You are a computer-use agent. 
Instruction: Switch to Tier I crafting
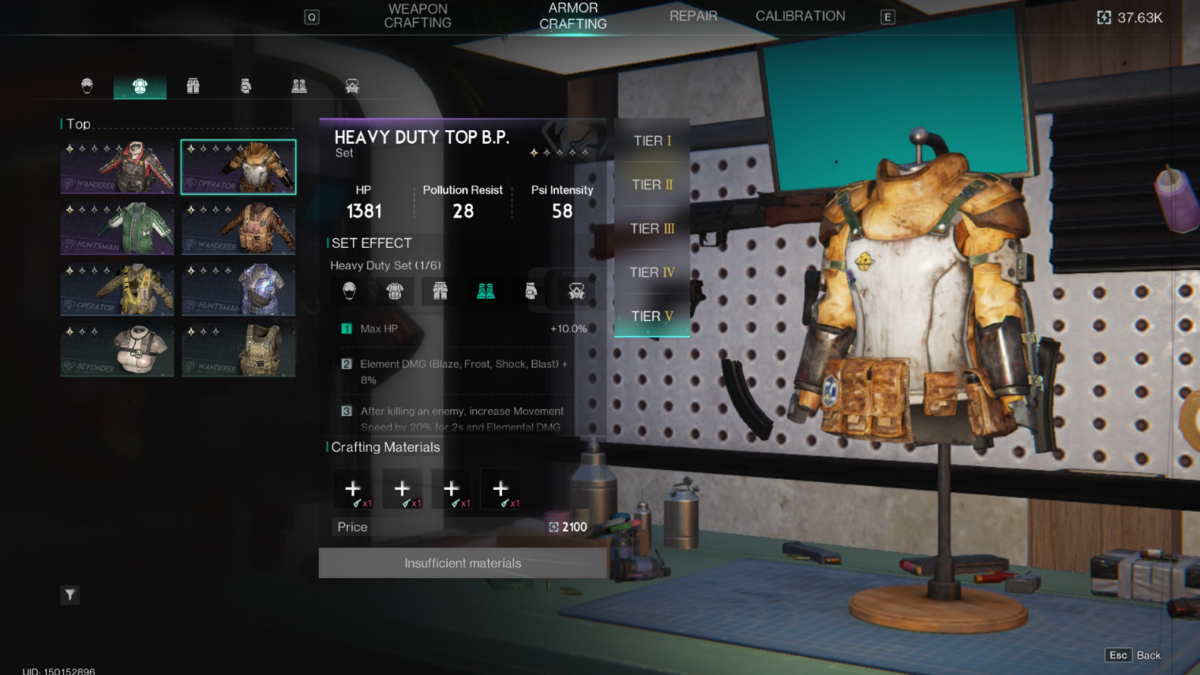[652, 141]
